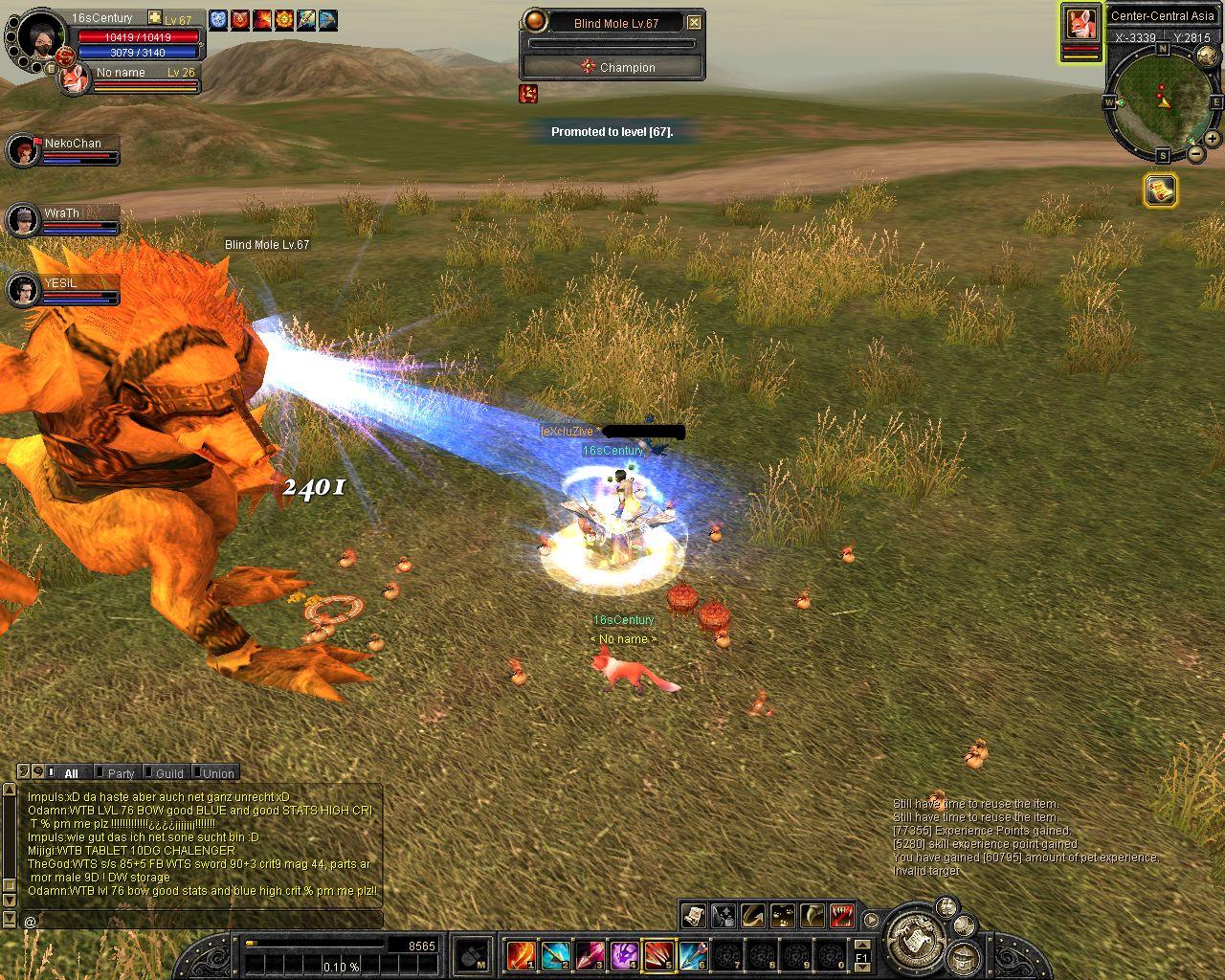Open the Union chat tab
This screenshot has height=980, width=1225.
point(218,773)
